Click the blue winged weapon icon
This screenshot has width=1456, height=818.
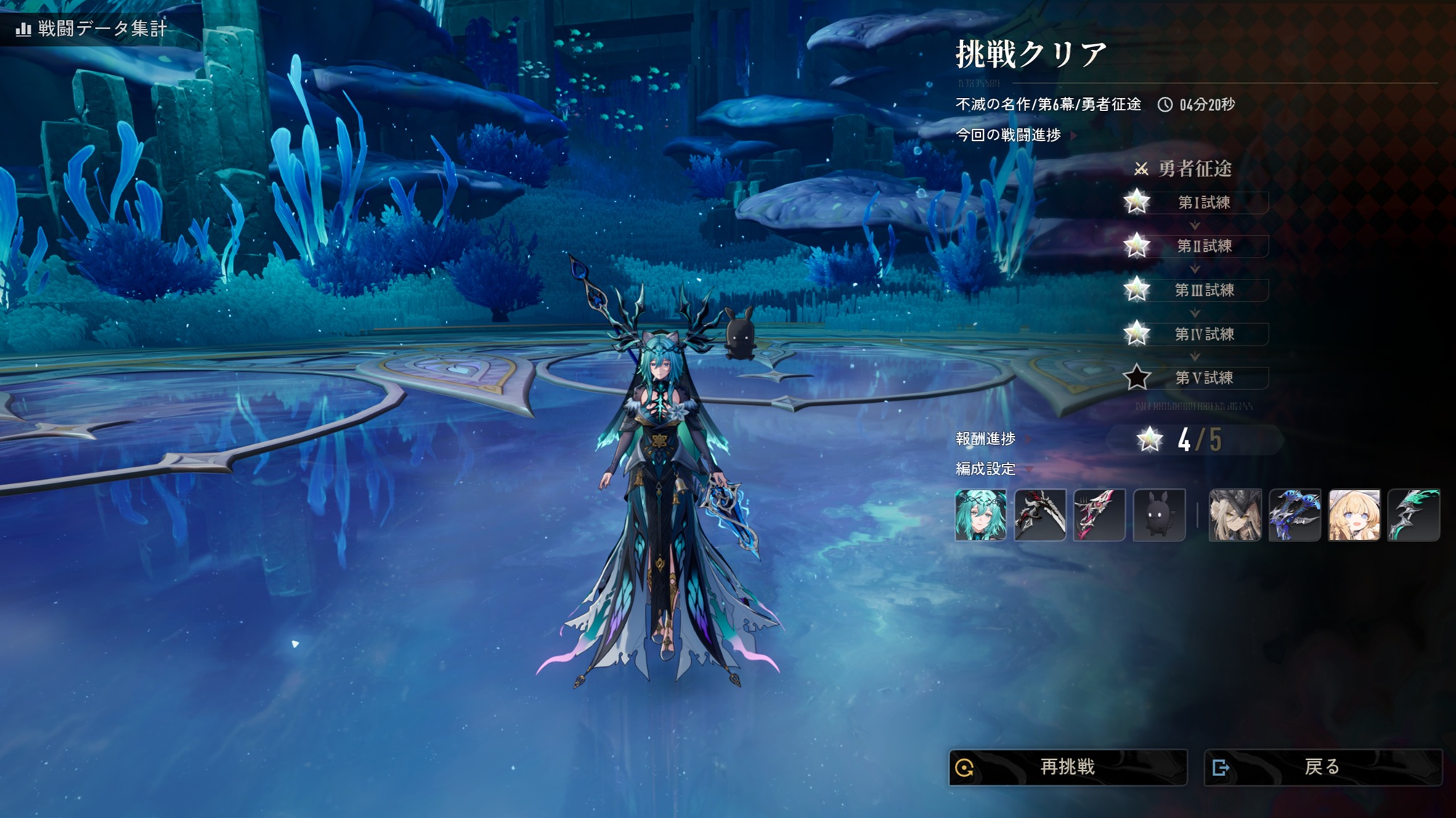1294,515
